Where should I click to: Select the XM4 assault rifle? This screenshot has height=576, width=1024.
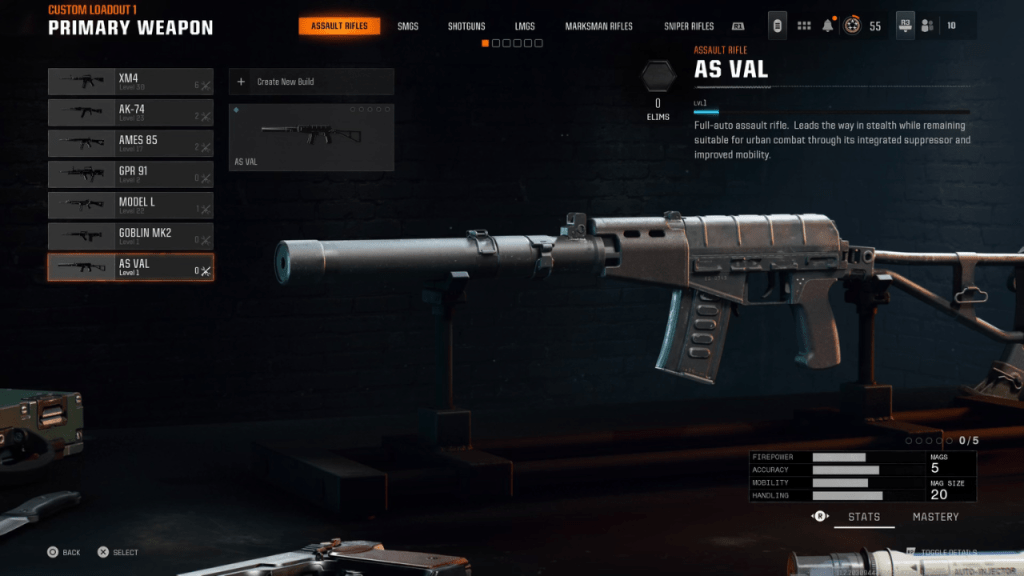point(130,82)
